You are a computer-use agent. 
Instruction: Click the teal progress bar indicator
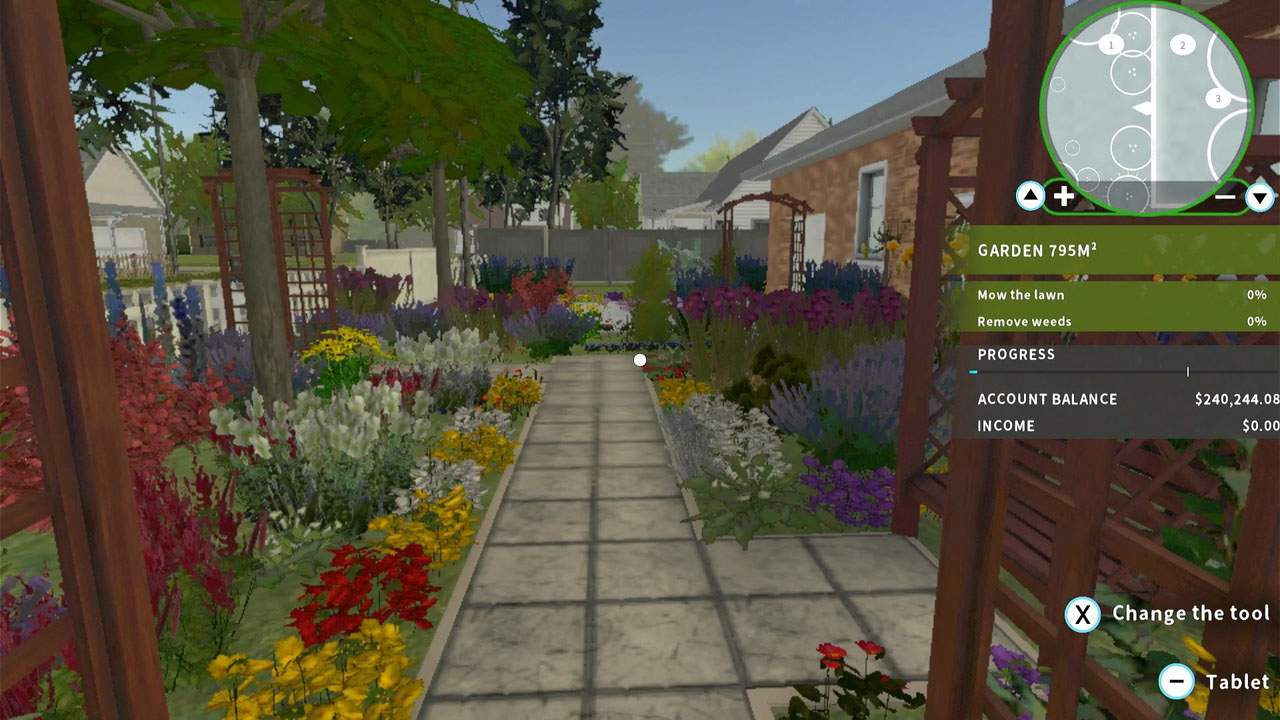972,370
